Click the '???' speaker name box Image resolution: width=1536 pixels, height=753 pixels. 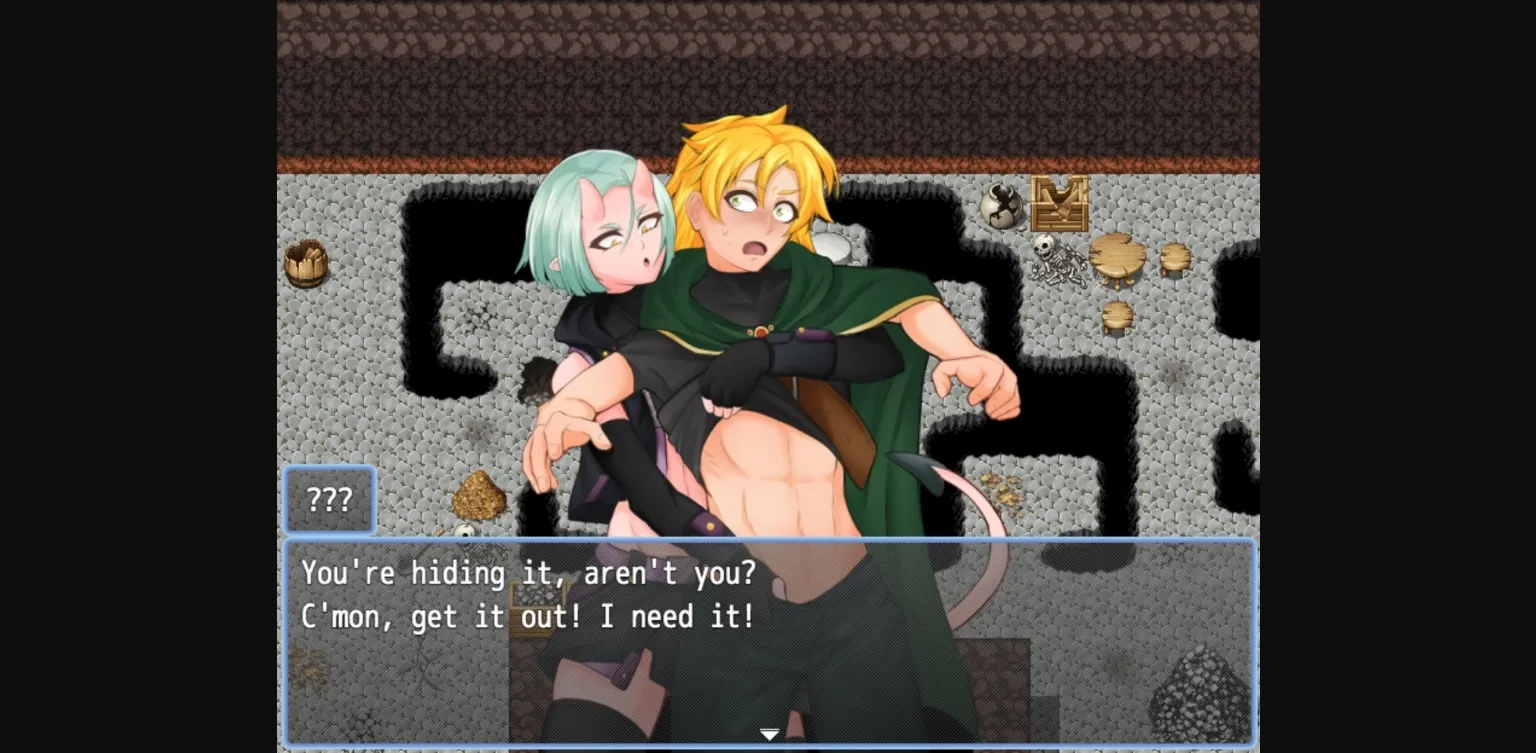click(330, 499)
